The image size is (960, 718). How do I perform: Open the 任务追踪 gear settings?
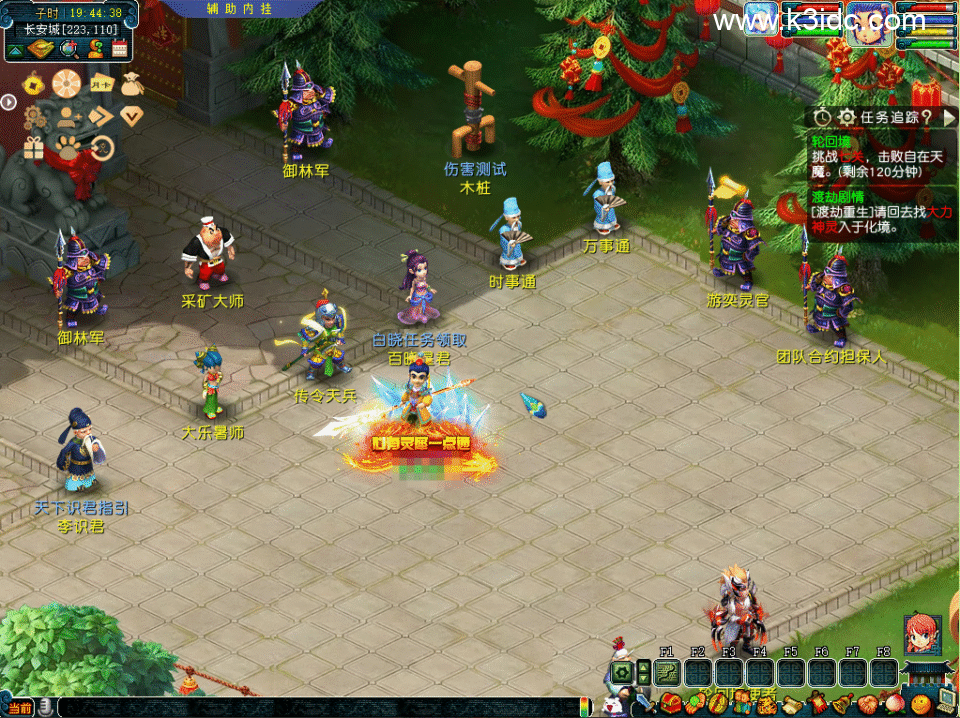(x=846, y=118)
